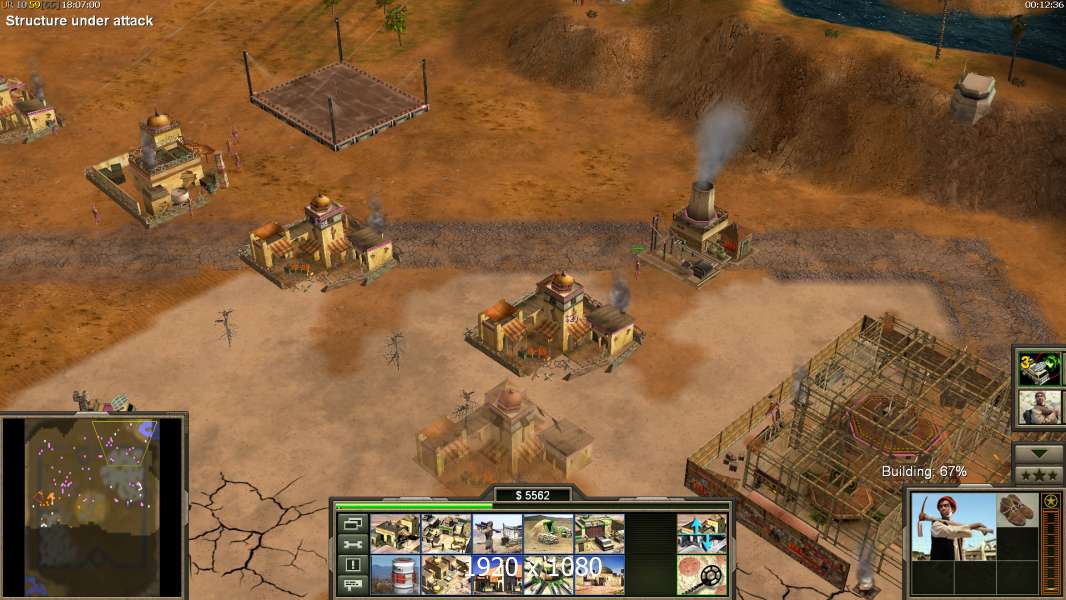Choose the Palace build icon
This screenshot has height=600, width=1066.
446,574
